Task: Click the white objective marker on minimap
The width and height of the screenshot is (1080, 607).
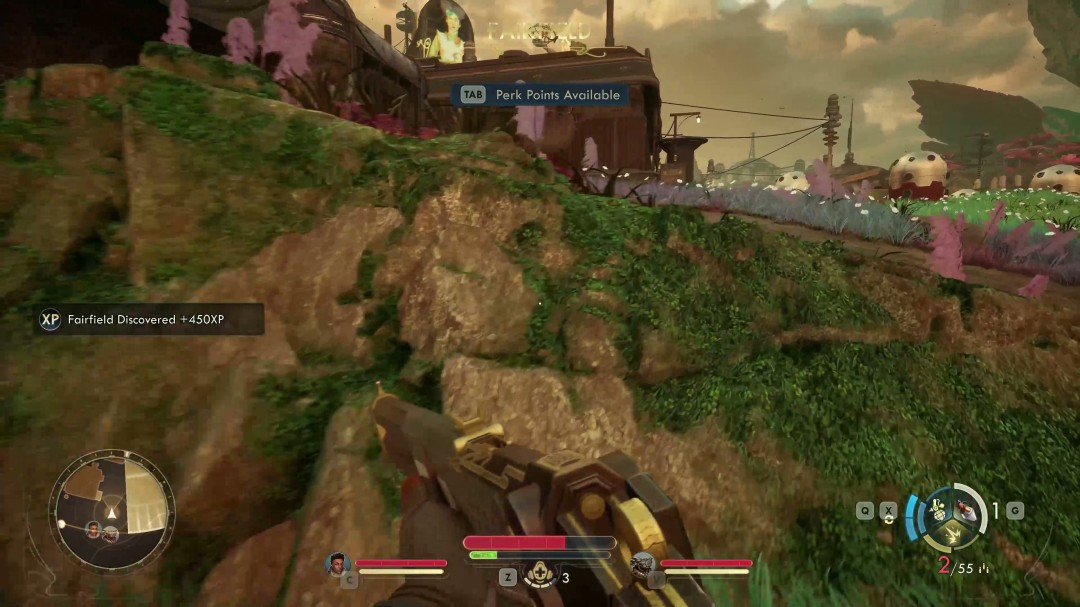Action: click(62, 523)
